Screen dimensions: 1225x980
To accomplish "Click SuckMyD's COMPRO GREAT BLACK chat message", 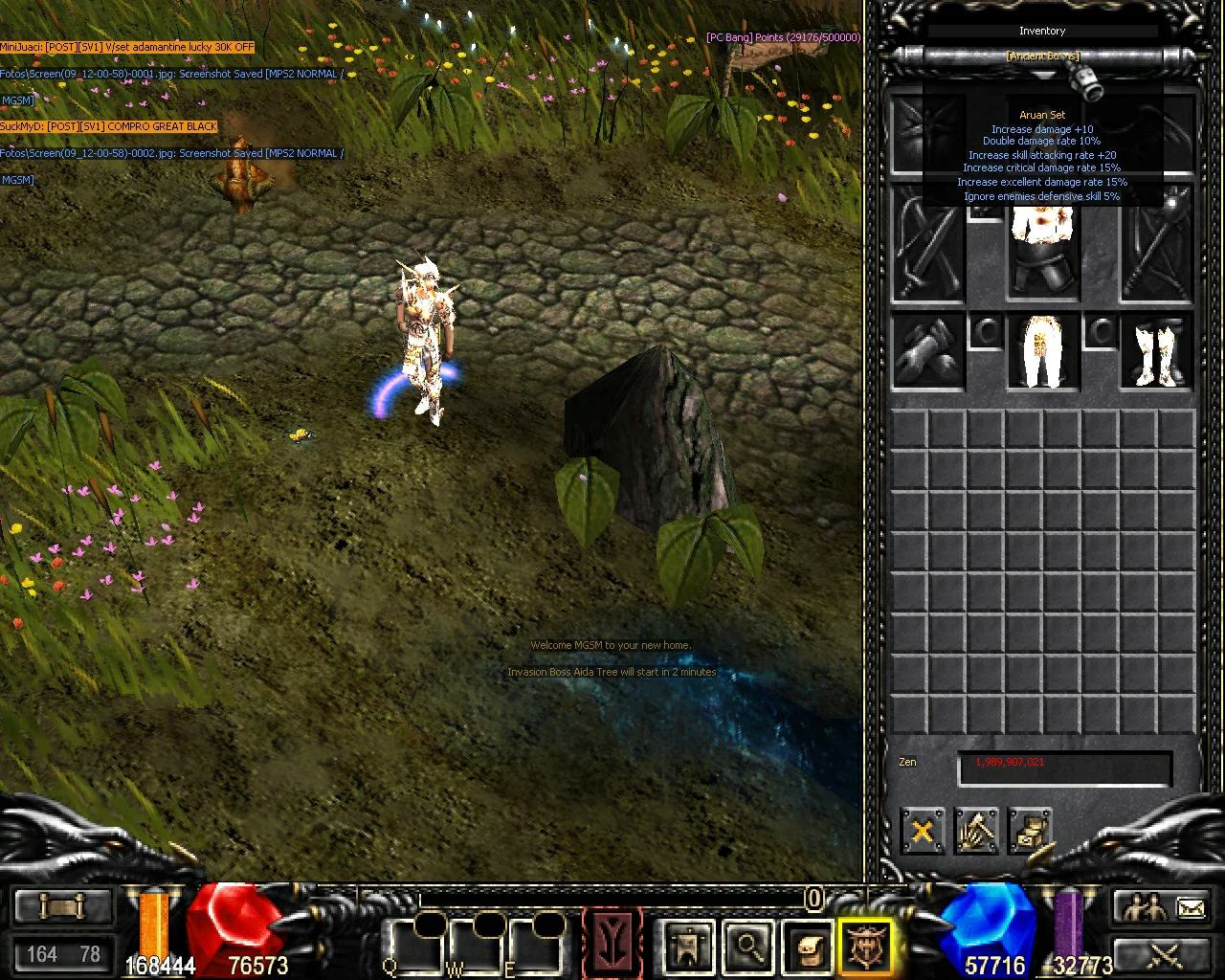I will pyautogui.click(x=108, y=125).
